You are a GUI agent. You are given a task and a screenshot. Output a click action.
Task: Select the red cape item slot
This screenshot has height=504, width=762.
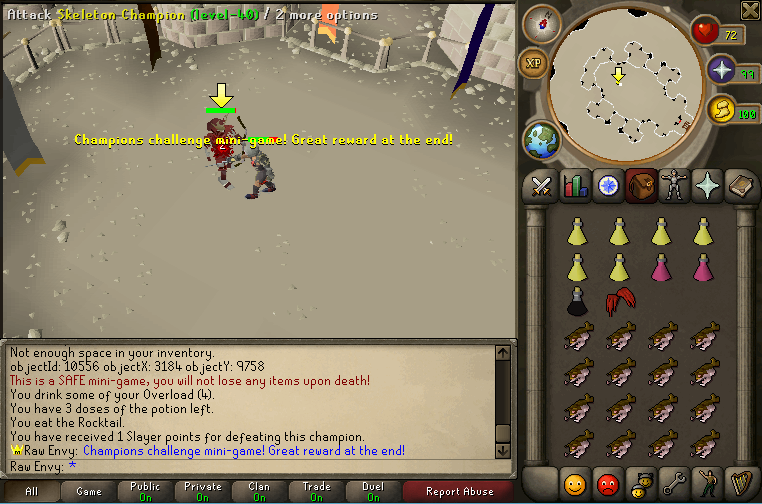pyautogui.click(x=618, y=300)
